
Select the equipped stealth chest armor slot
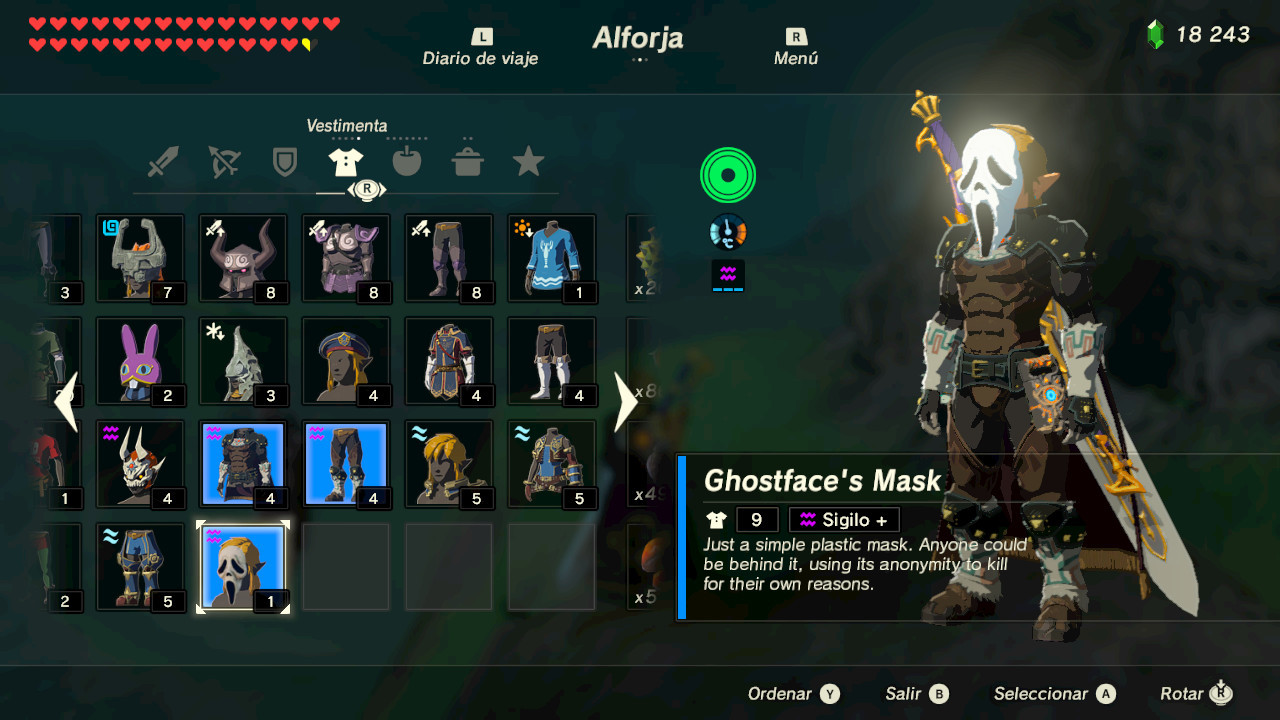coord(243,462)
